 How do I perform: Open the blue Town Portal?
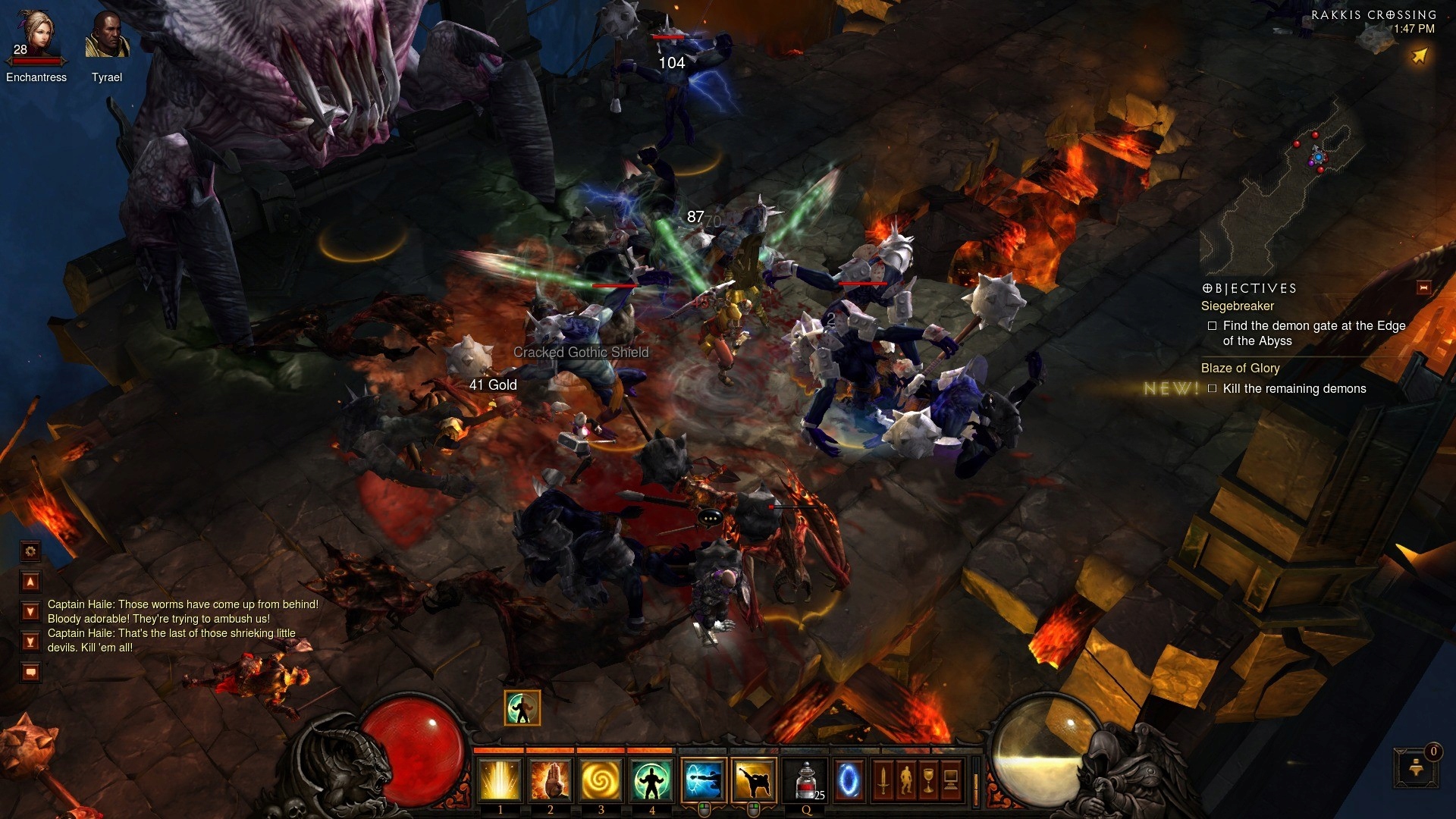click(x=849, y=780)
